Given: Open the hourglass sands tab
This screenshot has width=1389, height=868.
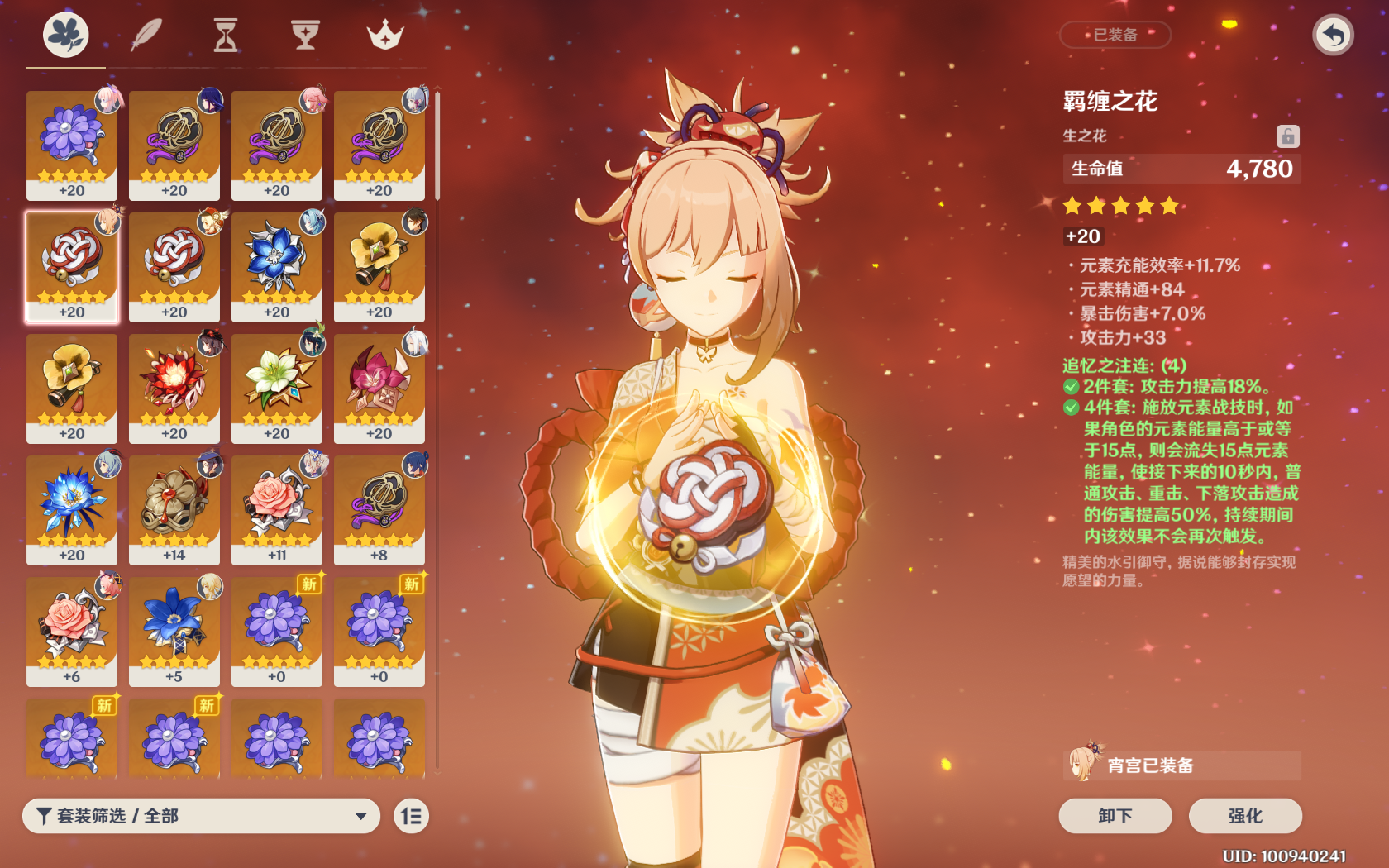Looking at the screenshot, I should point(225,36).
